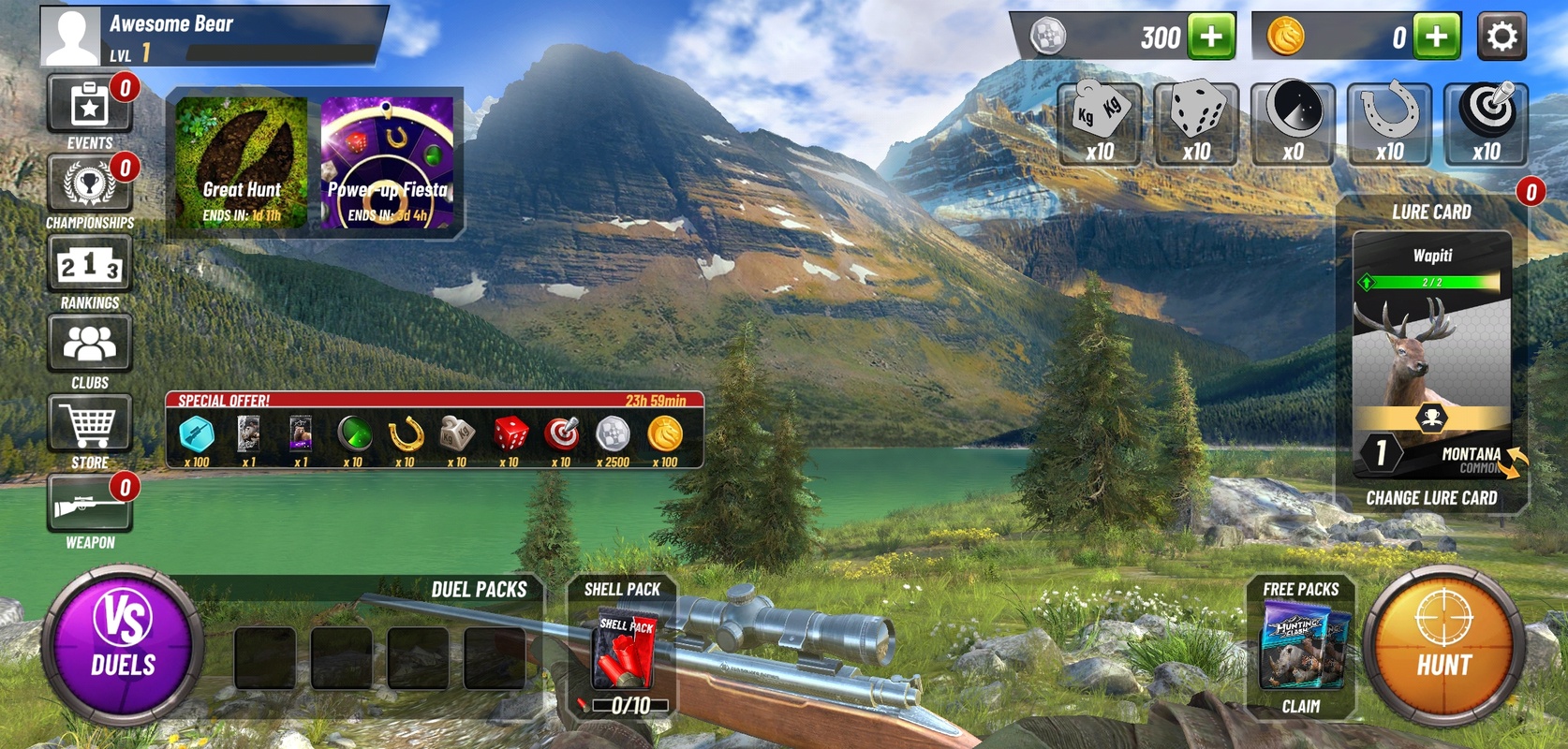View the Rankings leaderboard

89,270
